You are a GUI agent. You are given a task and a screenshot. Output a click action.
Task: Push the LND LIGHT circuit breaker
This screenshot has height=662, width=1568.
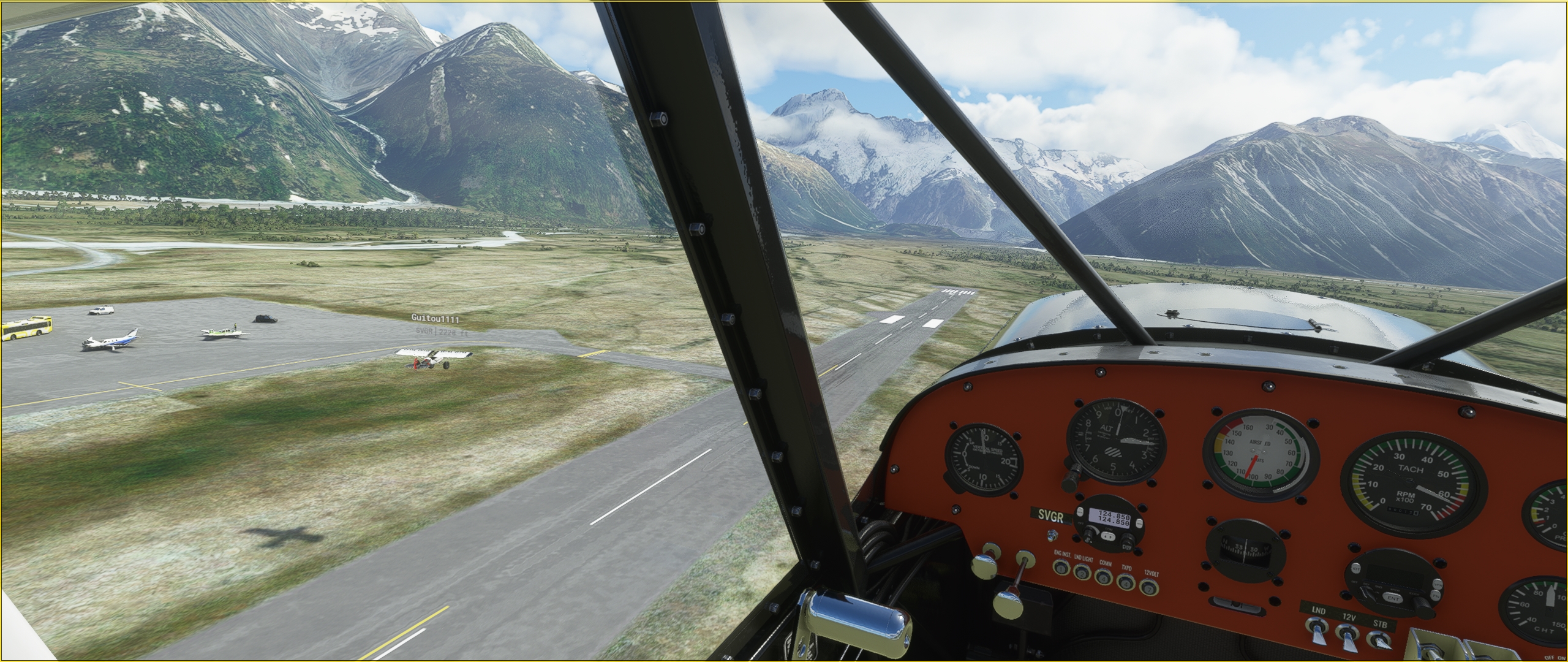[1082, 573]
